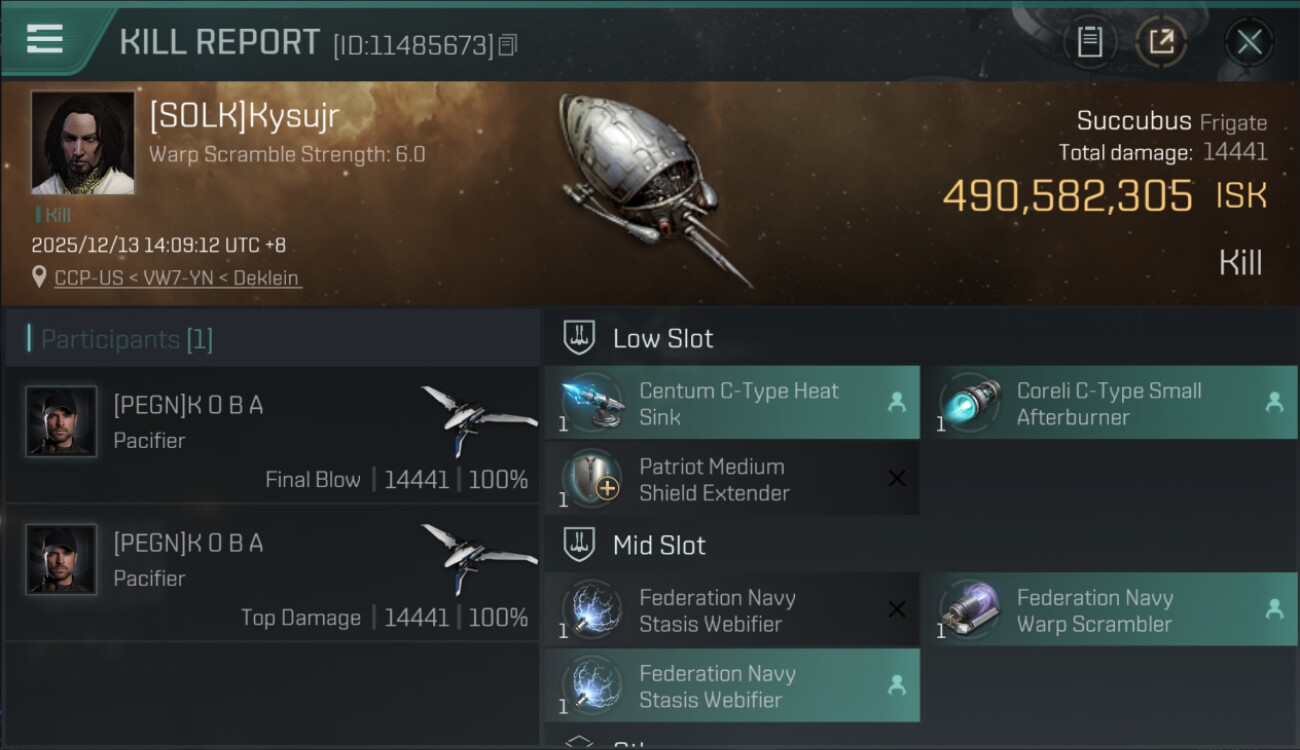Click the Low Slot shield emblem icon
Viewport: 1300px width, 750px height.
tap(577, 337)
